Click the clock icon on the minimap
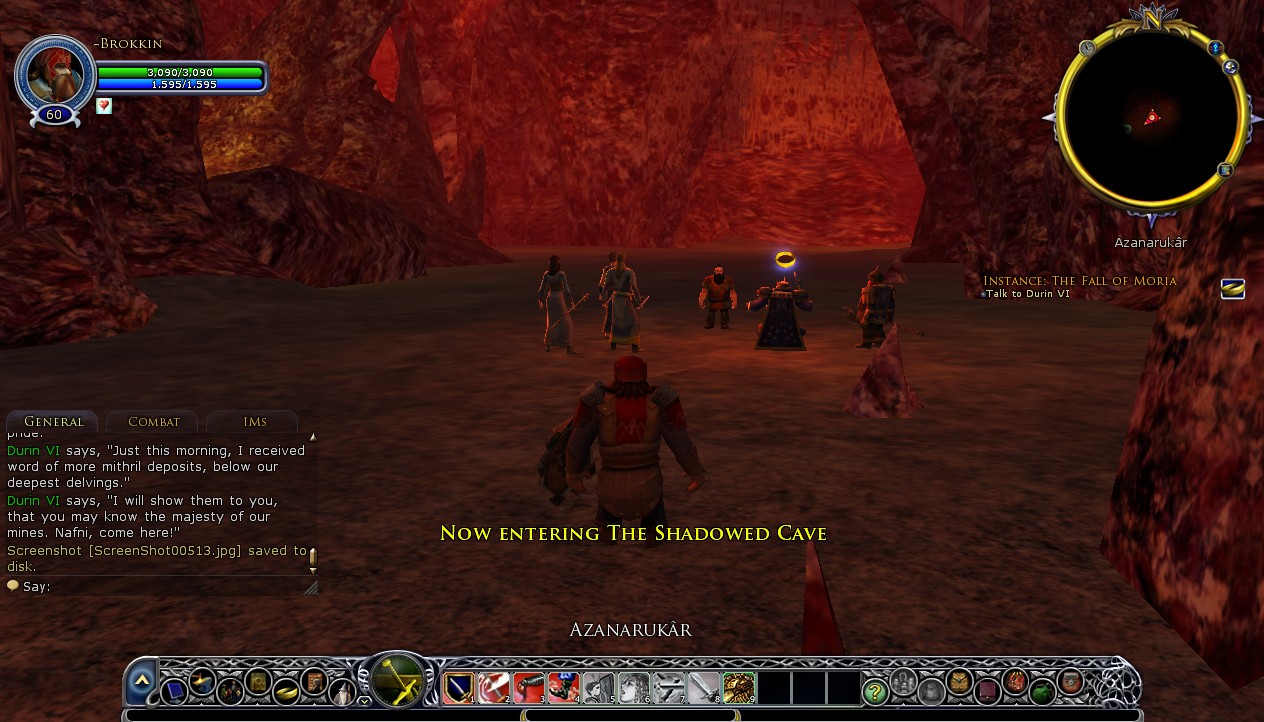Image resolution: width=1264 pixels, height=722 pixels. point(1088,47)
